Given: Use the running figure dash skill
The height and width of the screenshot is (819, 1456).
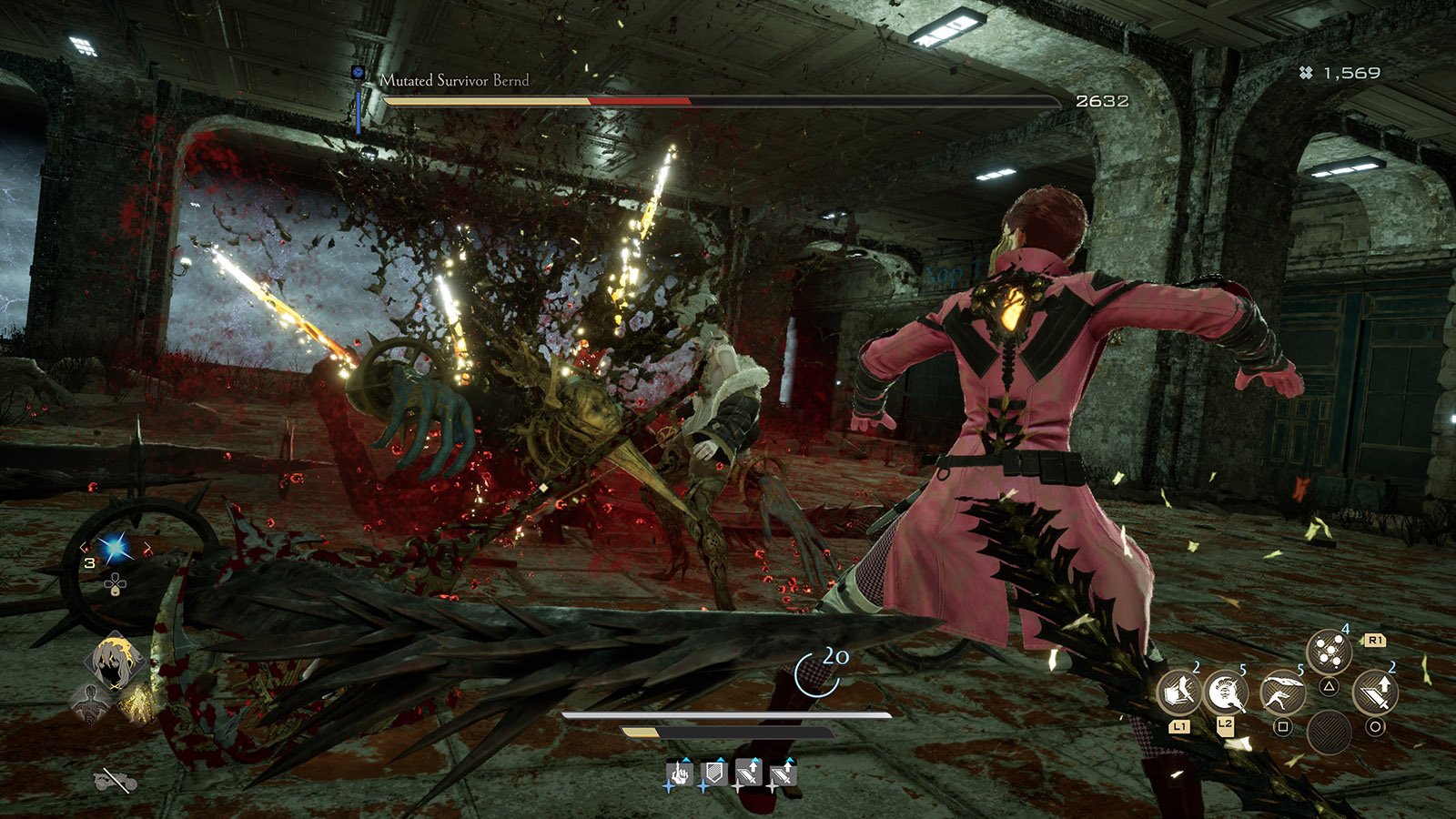Looking at the screenshot, I should tap(1282, 694).
